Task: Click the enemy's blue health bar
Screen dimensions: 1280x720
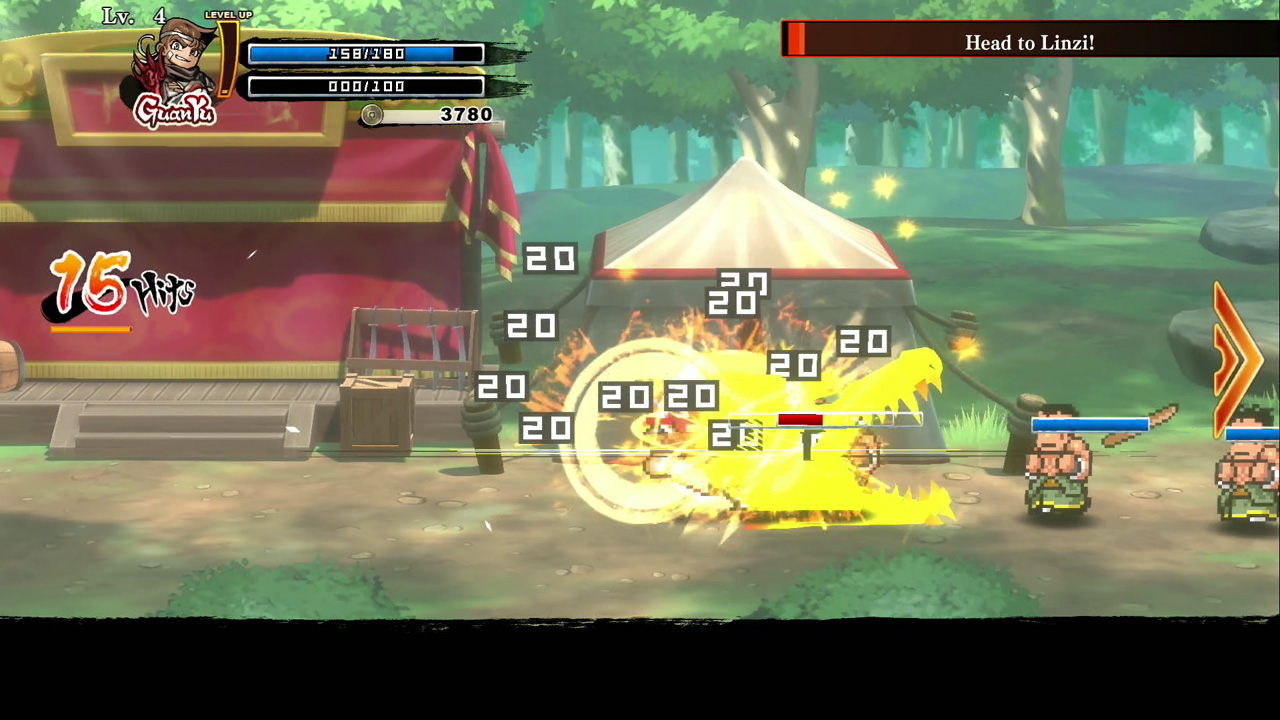Action: (1089, 424)
